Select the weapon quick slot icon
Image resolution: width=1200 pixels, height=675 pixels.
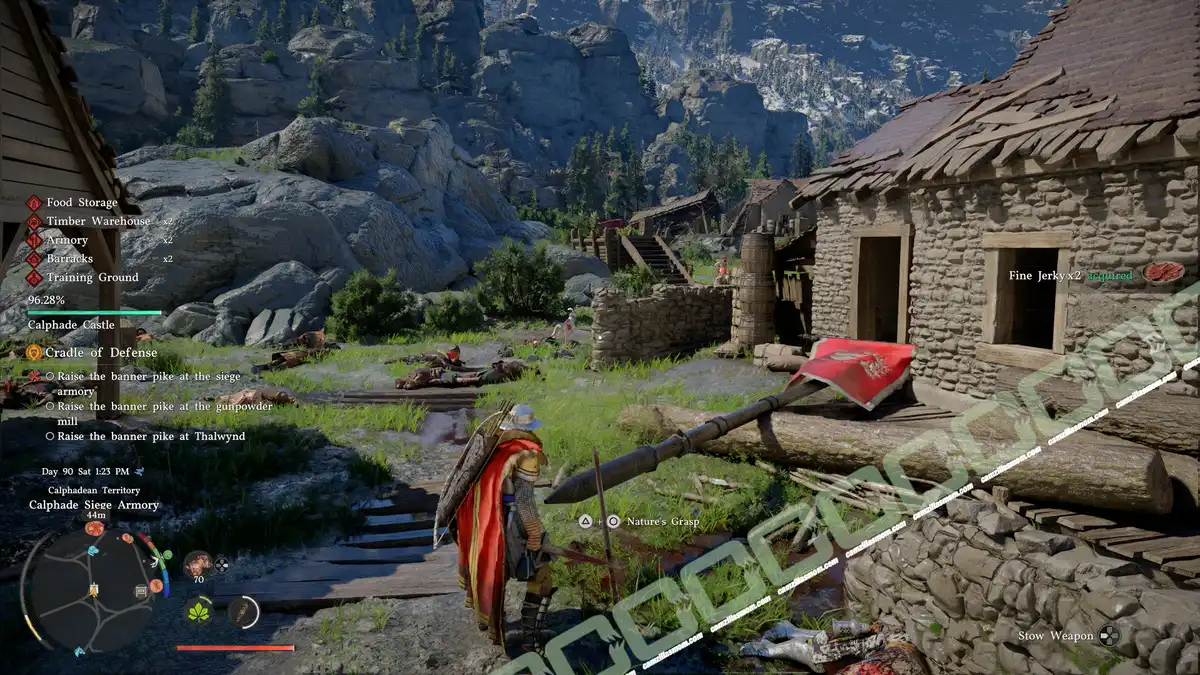pos(243,612)
